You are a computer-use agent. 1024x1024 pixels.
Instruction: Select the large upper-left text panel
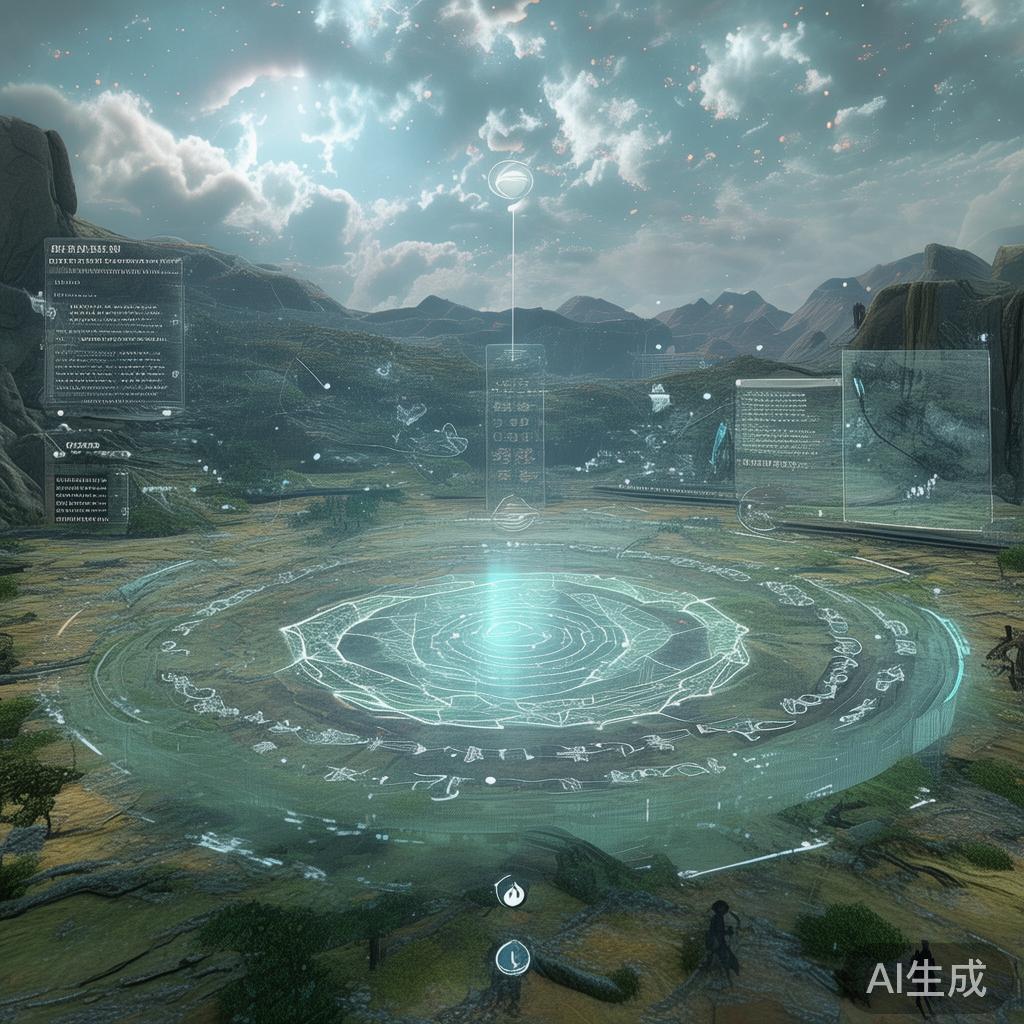(x=113, y=323)
